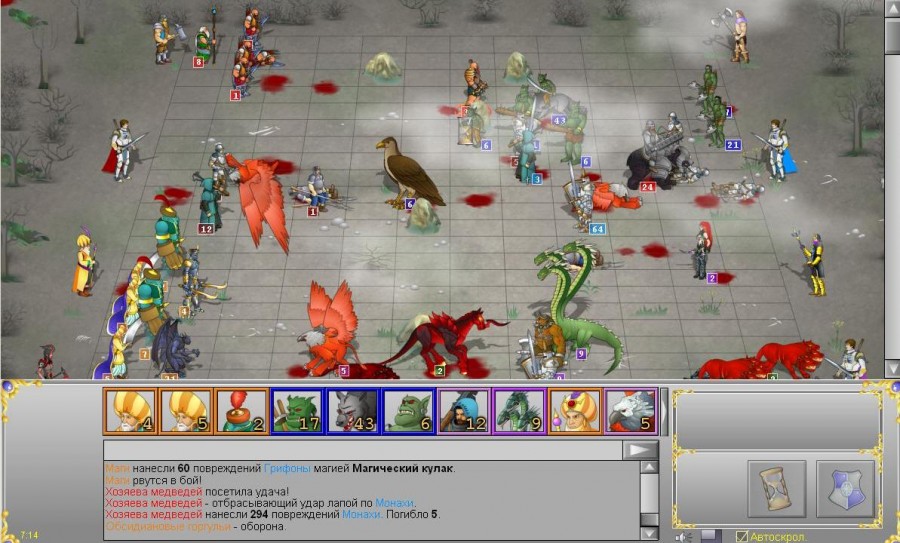
Task: Pick the white griffin portrait in the queue
Action: [x=630, y=410]
